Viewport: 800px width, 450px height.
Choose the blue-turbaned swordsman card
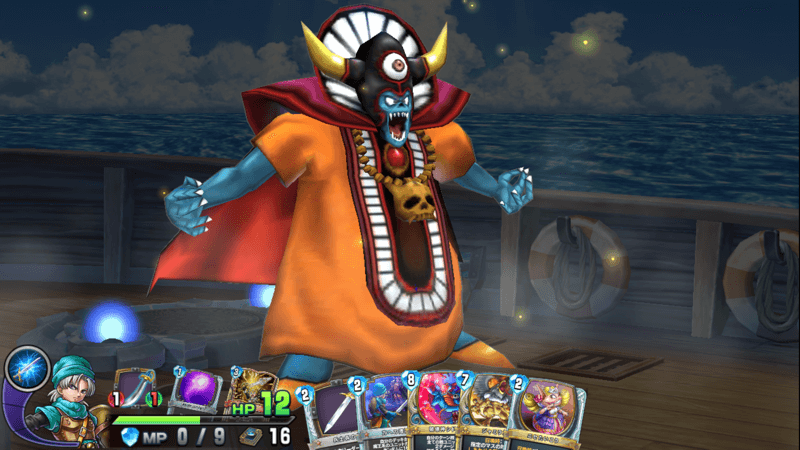[x=386, y=415]
